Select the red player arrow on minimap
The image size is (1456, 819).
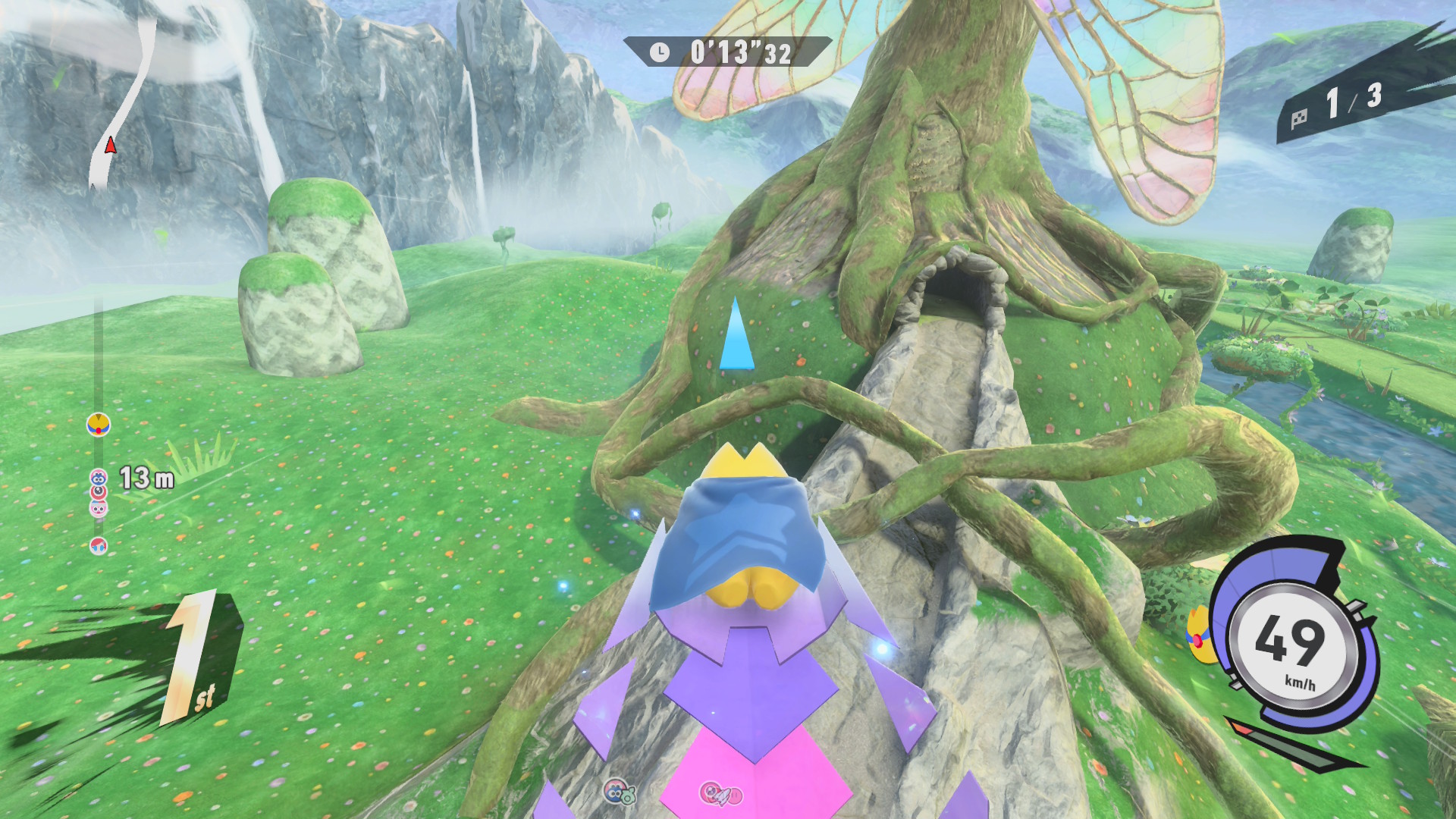click(x=111, y=145)
